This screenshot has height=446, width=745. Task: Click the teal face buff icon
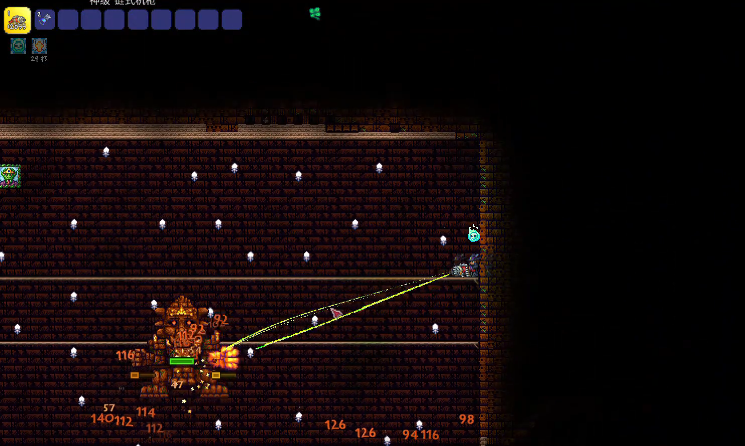(18, 45)
